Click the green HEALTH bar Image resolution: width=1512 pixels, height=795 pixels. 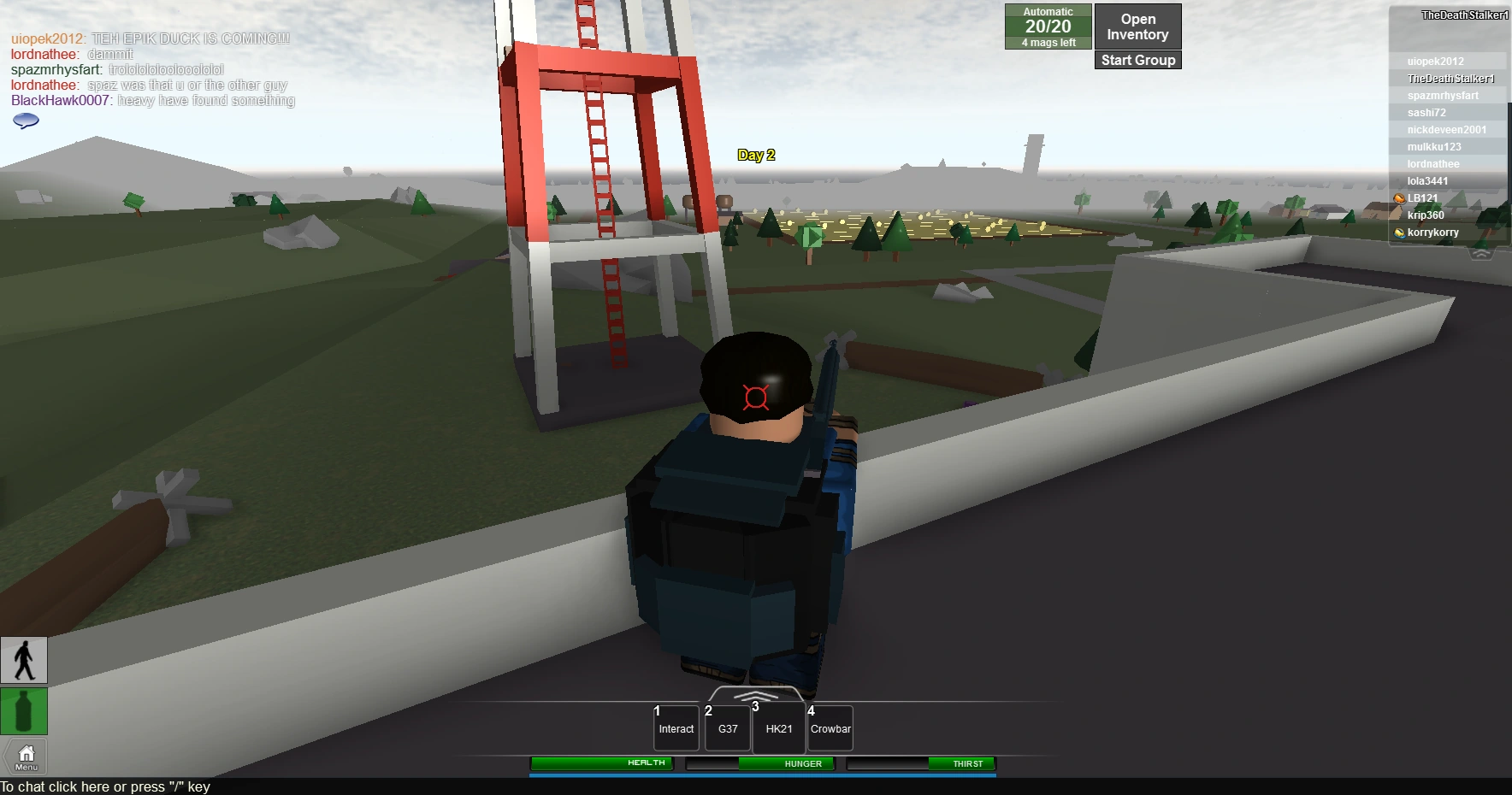(601, 763)
